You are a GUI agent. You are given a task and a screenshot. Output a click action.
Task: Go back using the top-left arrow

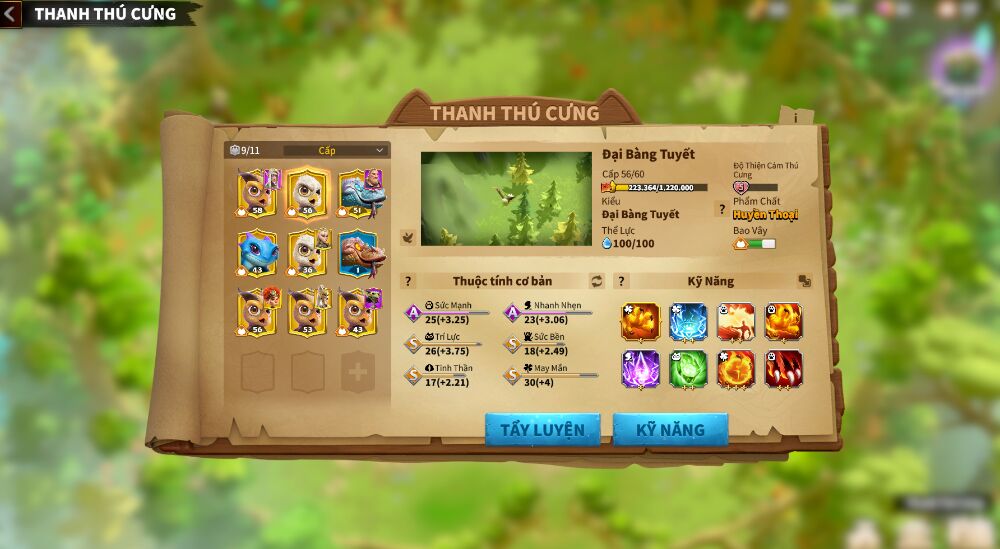click(x=11, y=14)
